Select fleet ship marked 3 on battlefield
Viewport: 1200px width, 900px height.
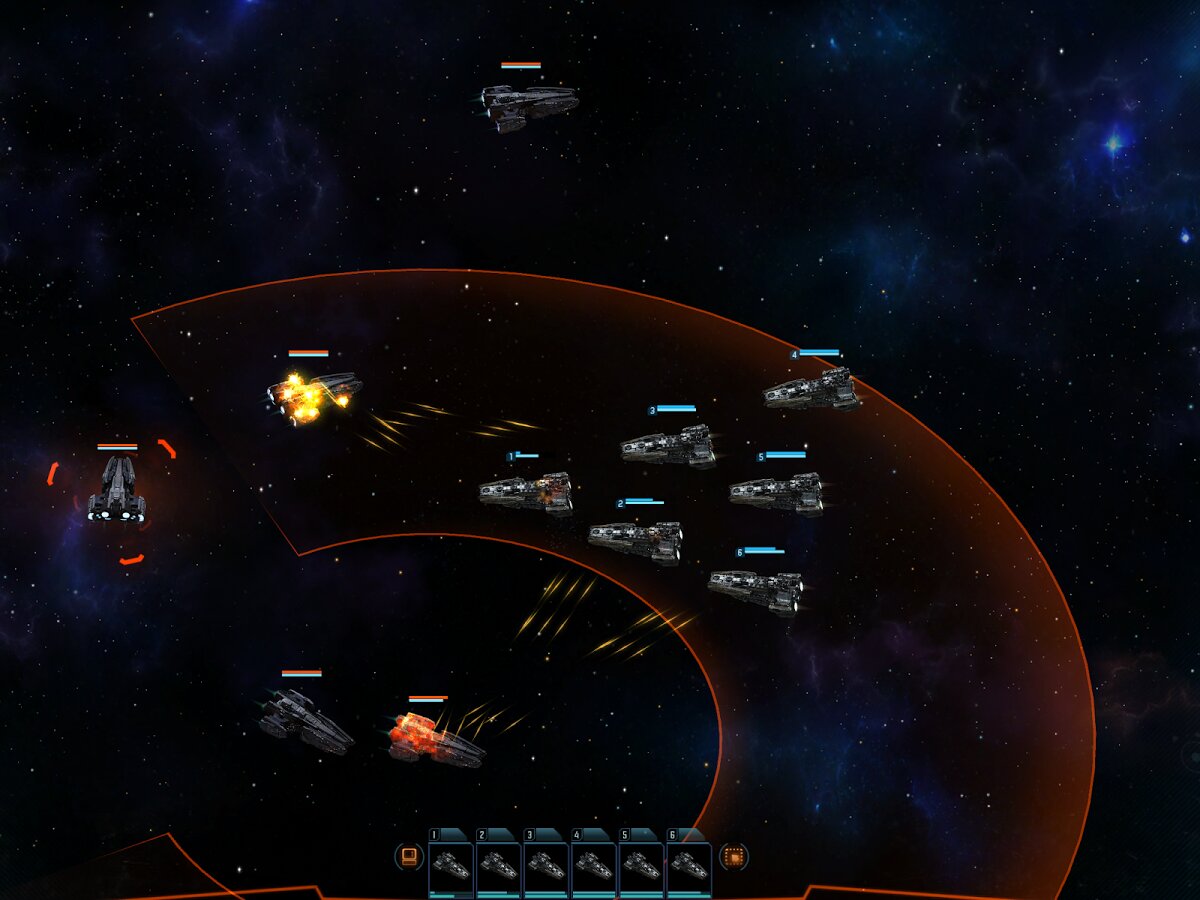[668, 446]
